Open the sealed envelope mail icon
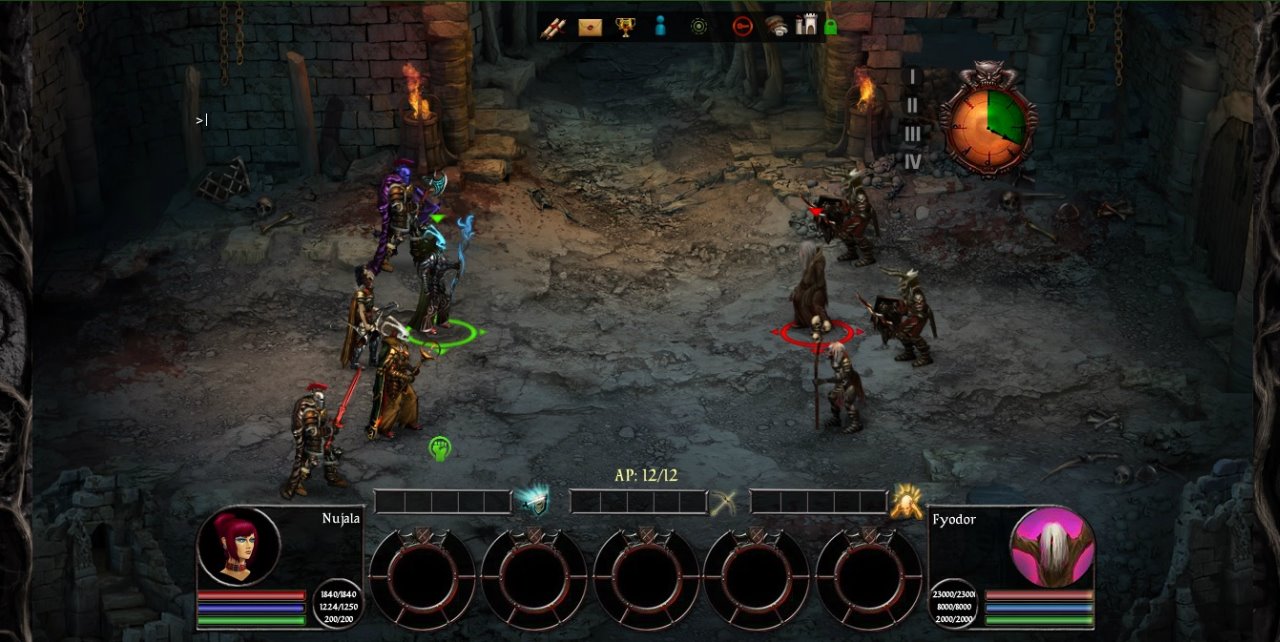 click(x=590, y=27)
